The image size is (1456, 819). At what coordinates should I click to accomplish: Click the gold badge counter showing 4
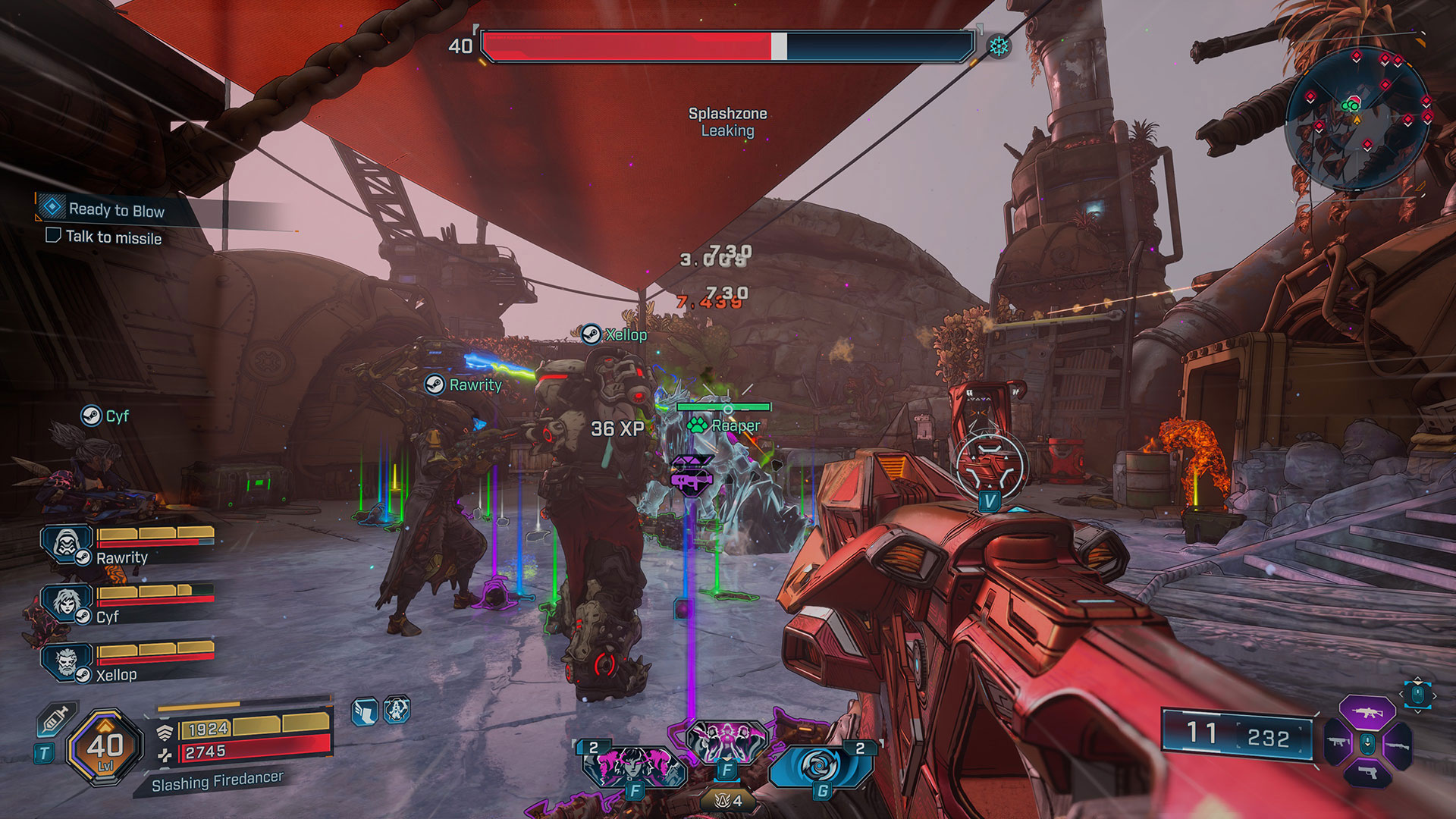(x=728, y=800)
